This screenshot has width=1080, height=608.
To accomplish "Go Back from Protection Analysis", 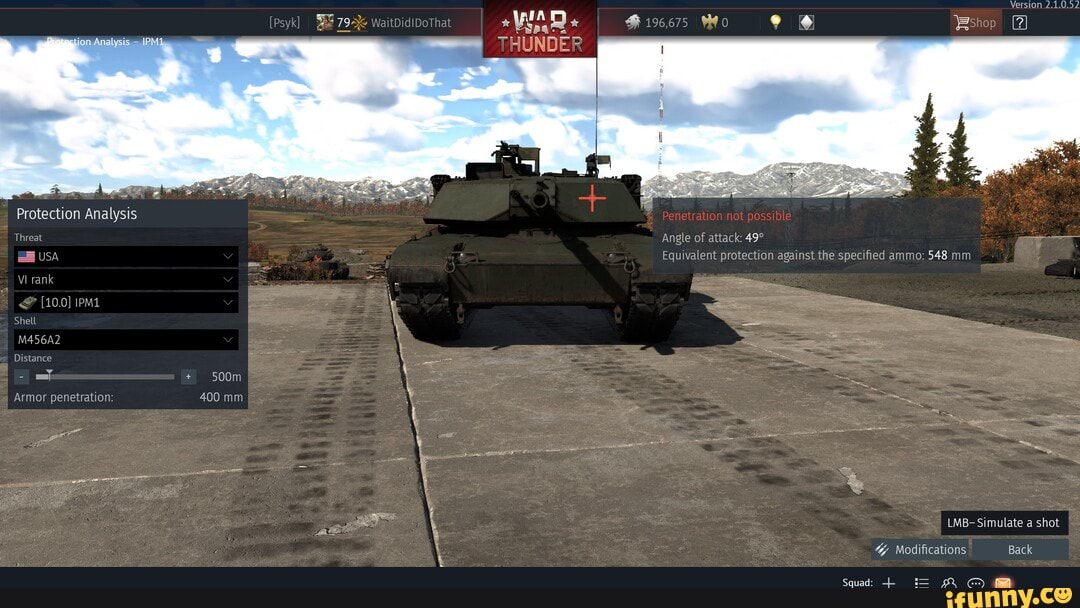I will click(1020, 549).
